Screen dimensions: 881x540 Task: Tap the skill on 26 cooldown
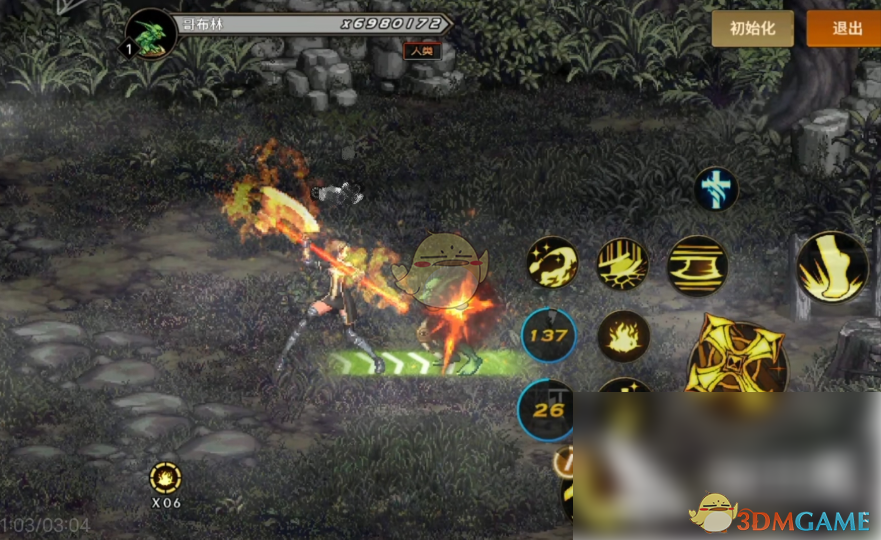coord(547,409)
